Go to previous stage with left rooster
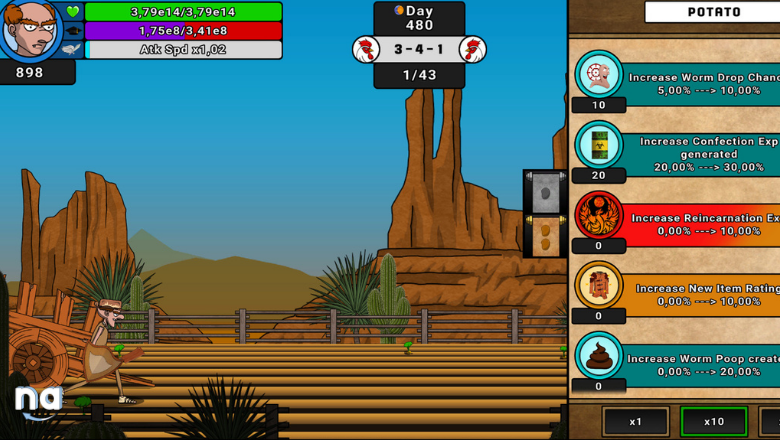Screen dimensions: 780x440 click(366, 49)
